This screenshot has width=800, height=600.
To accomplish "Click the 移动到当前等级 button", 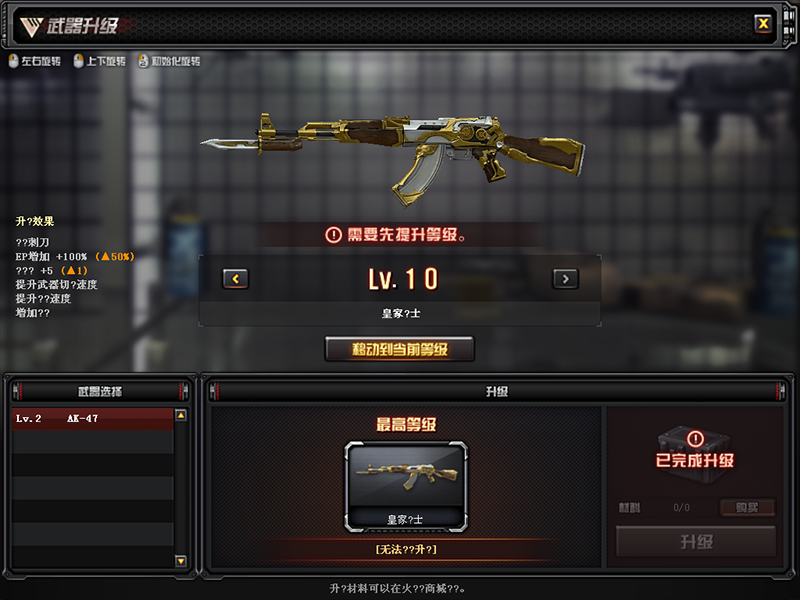I will tap(400, 349).
